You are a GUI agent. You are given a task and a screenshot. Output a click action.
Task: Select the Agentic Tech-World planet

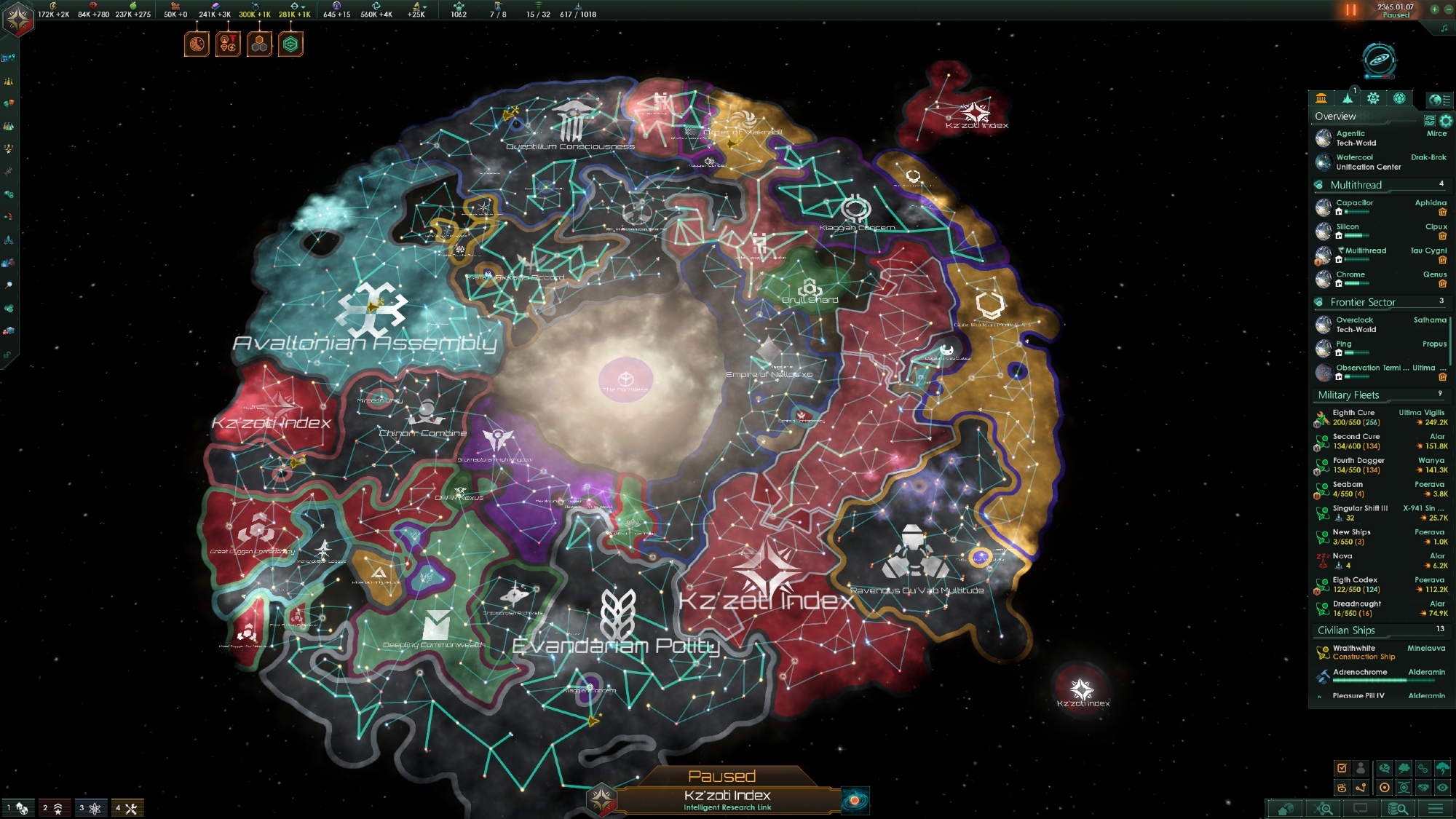pos(1356,138)
